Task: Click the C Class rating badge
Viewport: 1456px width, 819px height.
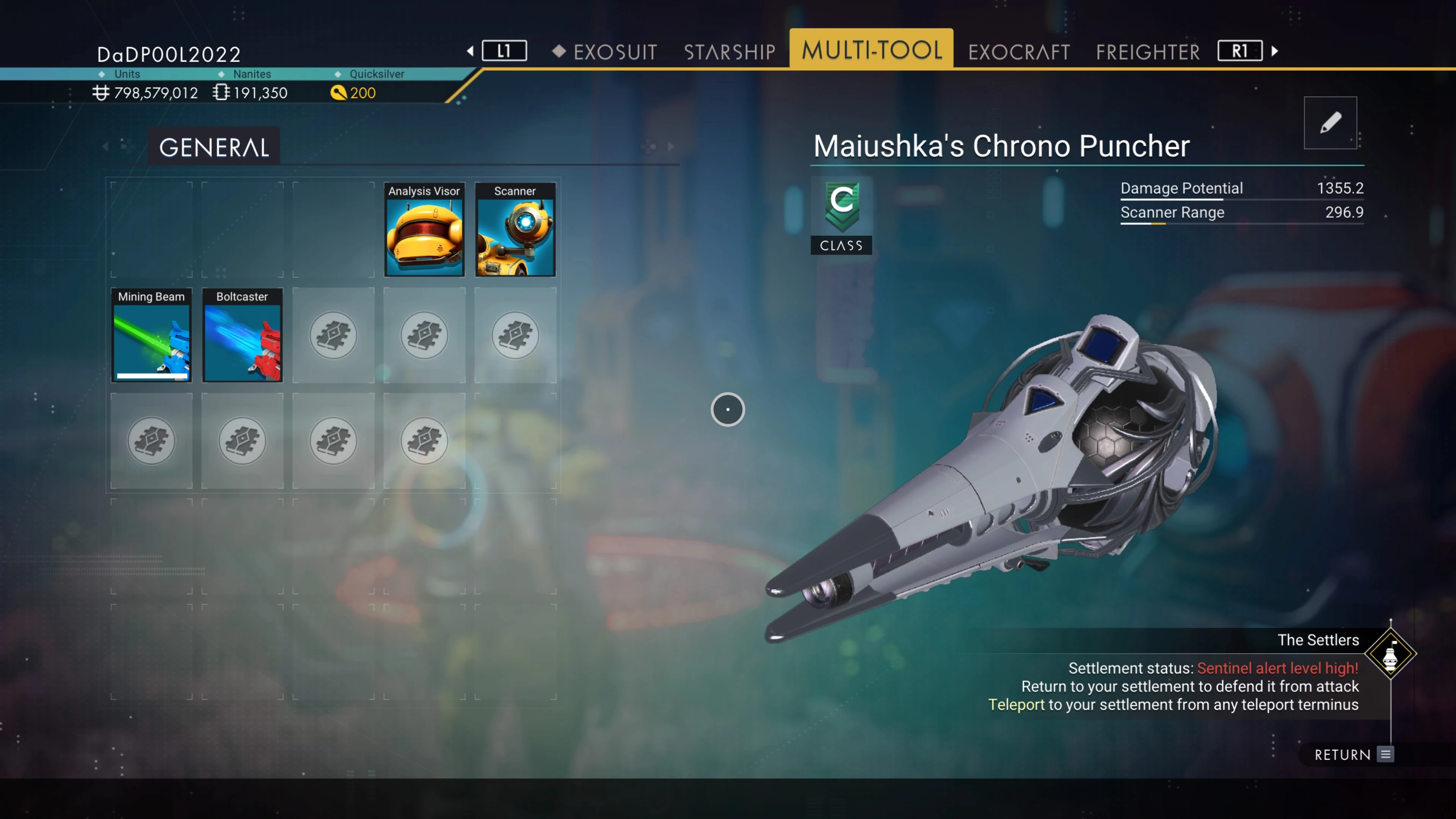Action: click(x=842, y=215)
